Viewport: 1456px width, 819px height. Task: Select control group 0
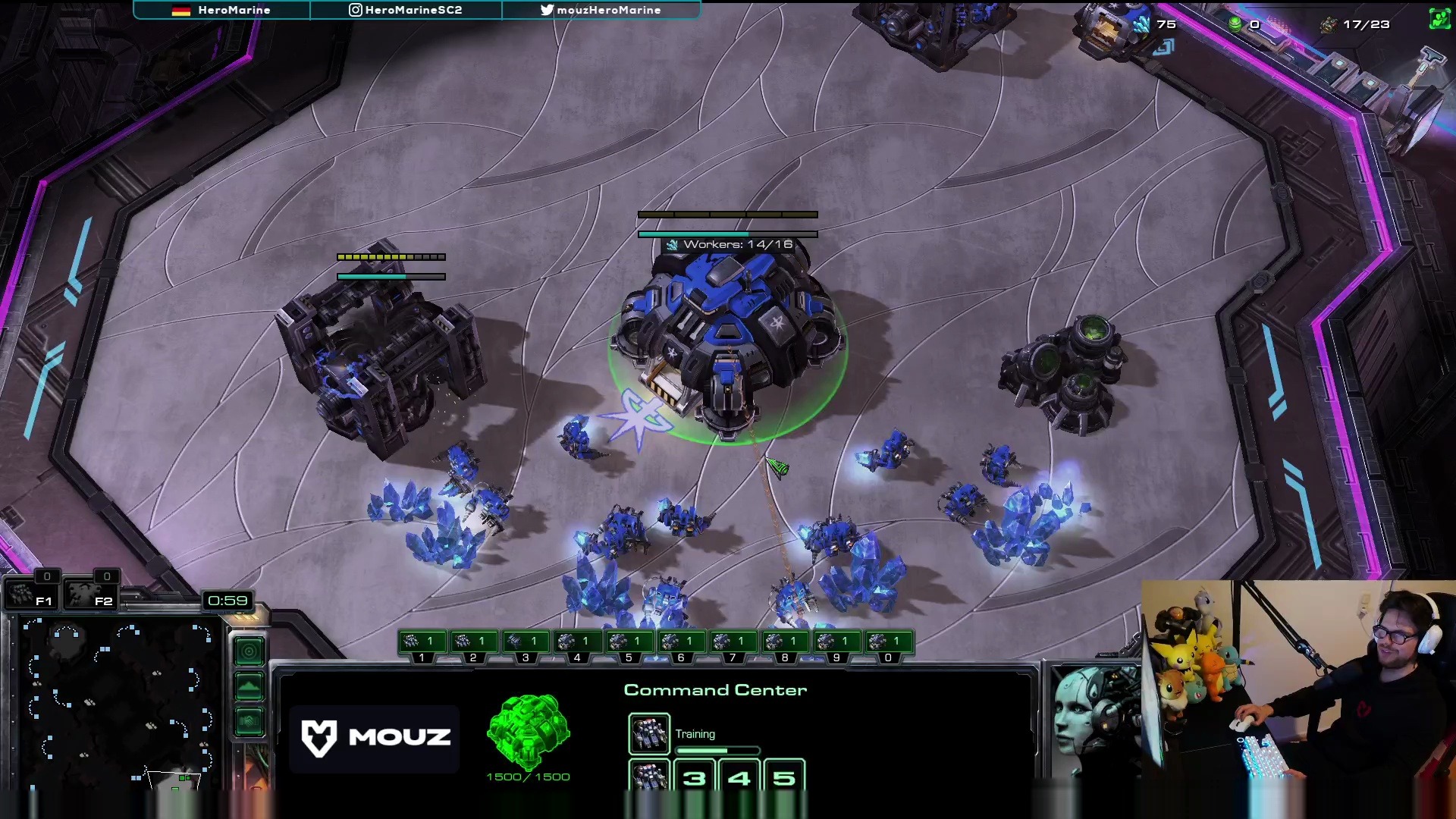pyautogui.click(x=888, y=643)
